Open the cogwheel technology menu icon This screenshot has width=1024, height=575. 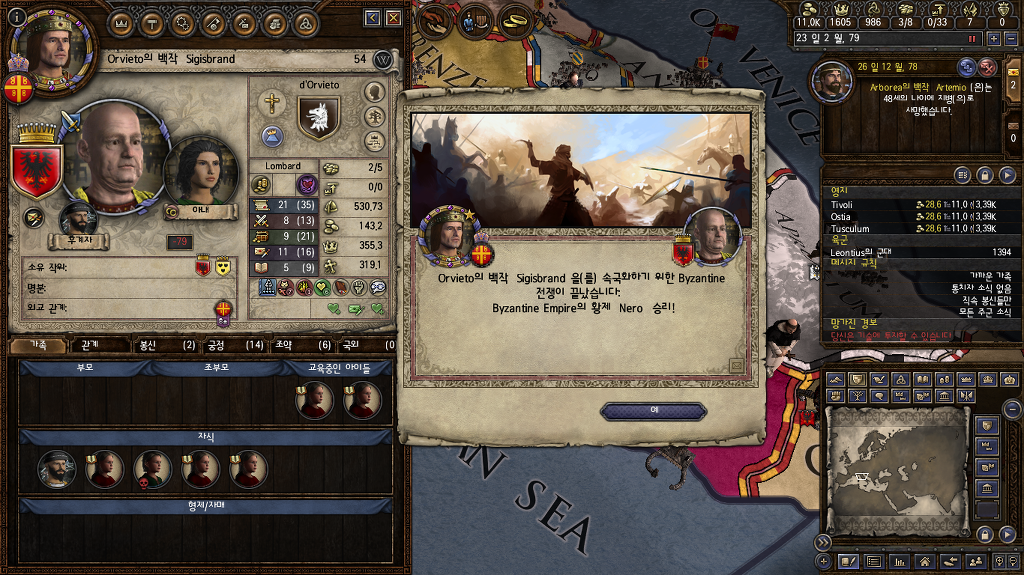point(182,22)
